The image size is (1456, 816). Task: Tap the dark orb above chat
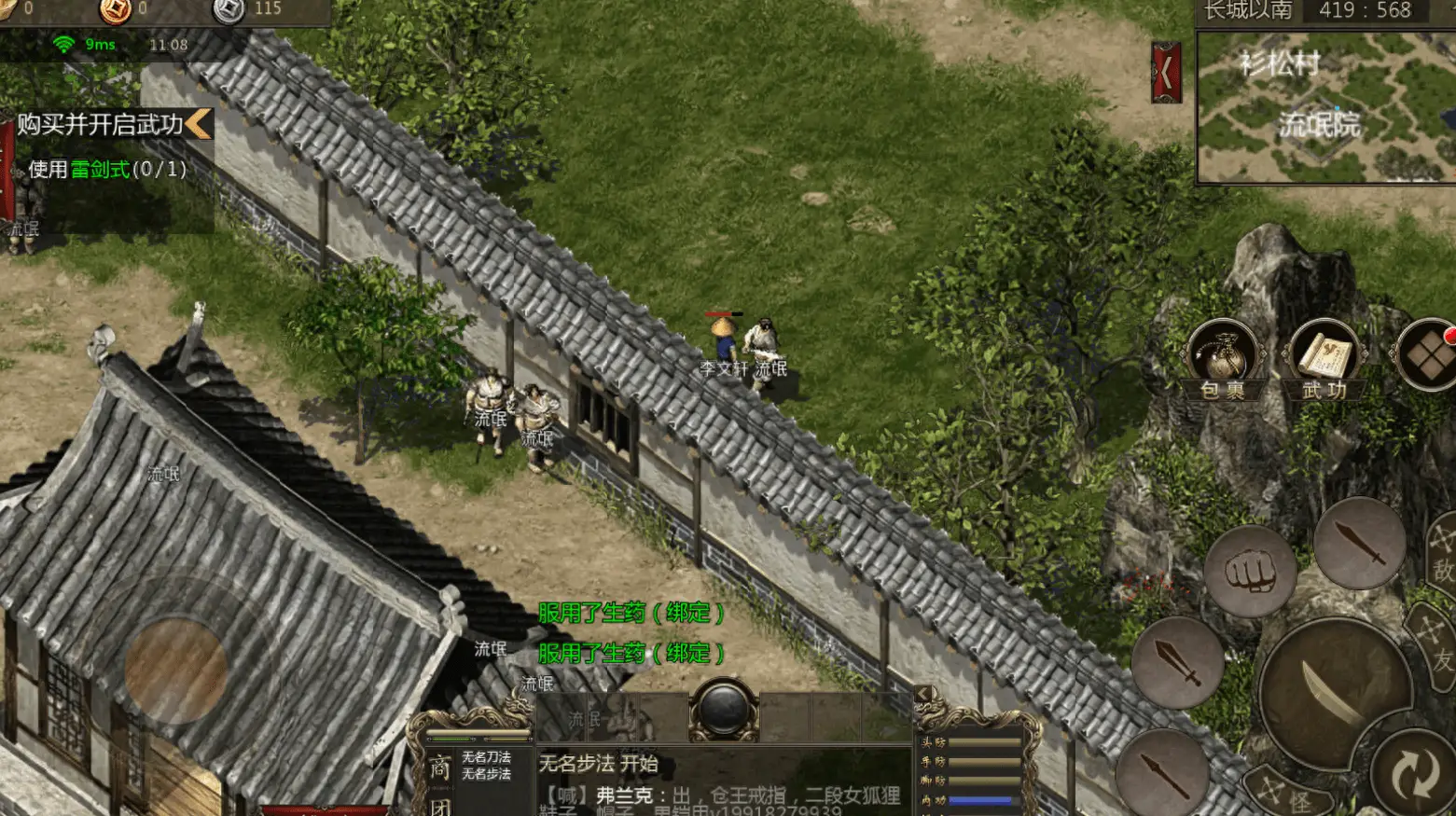[723, 711]
